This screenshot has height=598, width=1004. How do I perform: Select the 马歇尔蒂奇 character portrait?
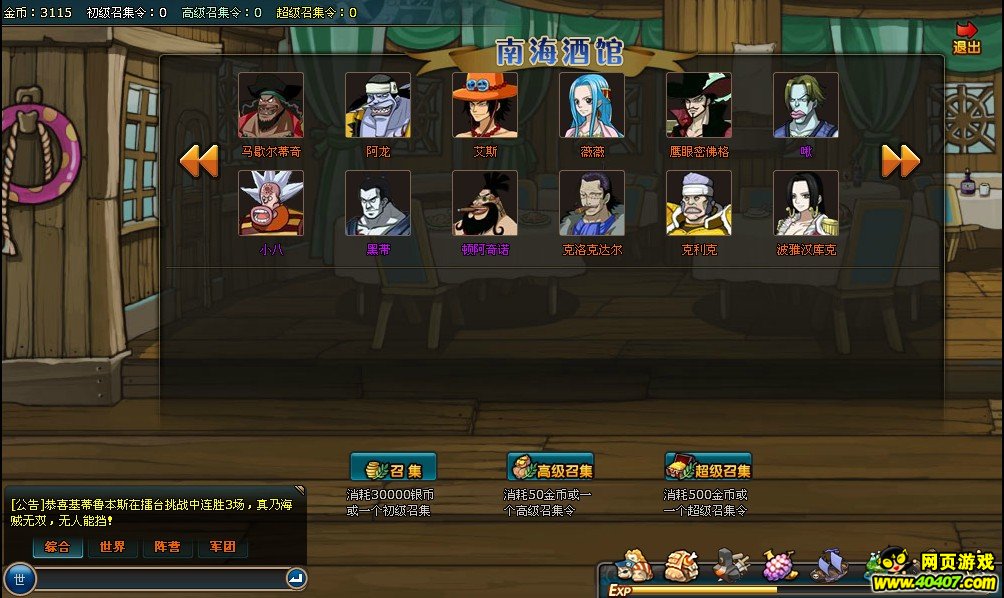click(x=271, y=105)
